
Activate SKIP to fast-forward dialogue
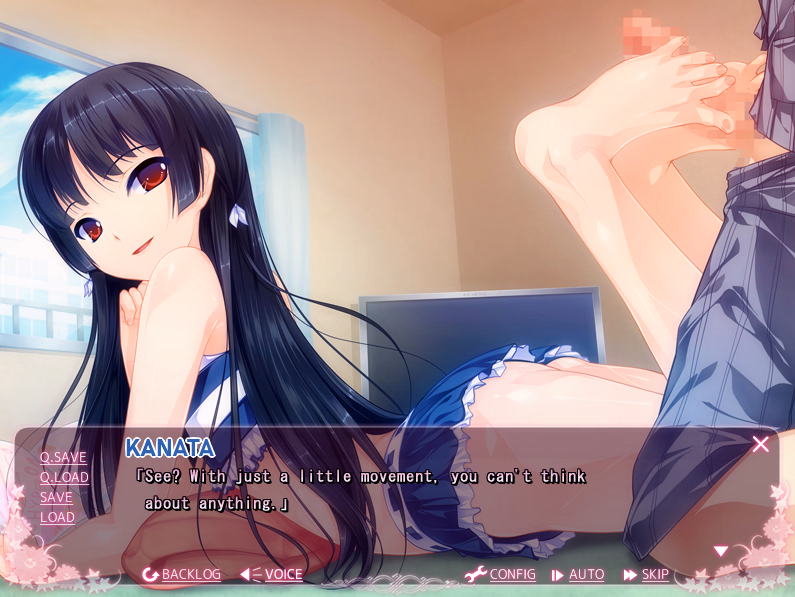tap(646, 574)
